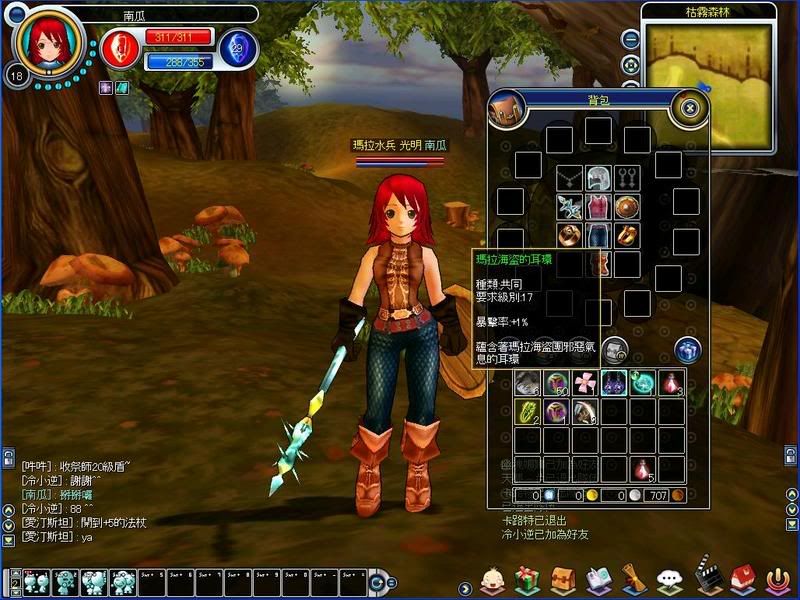The width and height of the screenshot is (800, 600).
Task: Click the blue gift box button
Action: pyautogui.click(x=687, y=350)
